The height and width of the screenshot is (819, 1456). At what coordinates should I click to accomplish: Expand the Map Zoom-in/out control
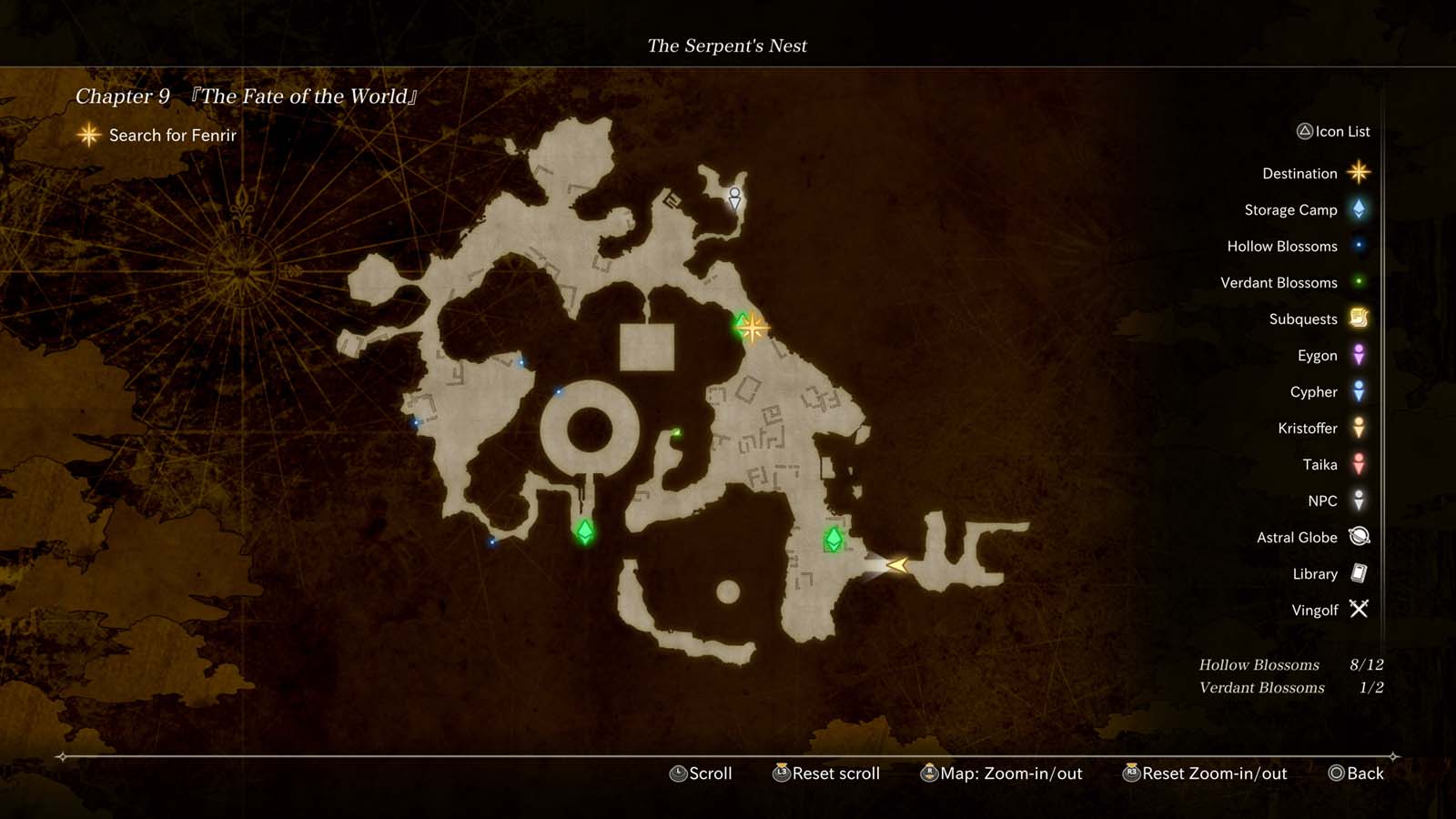[x=1001, y=773]
